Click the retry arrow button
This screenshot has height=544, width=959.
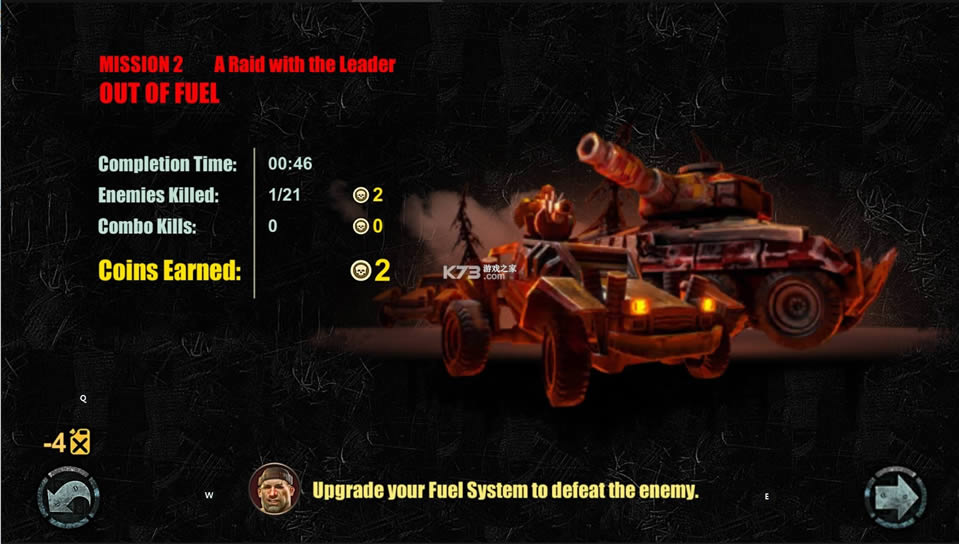click(x=67, y=497)
